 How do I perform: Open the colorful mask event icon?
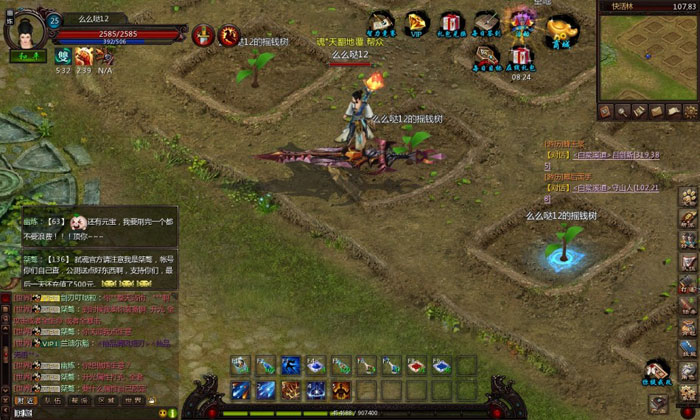[521, 22]
